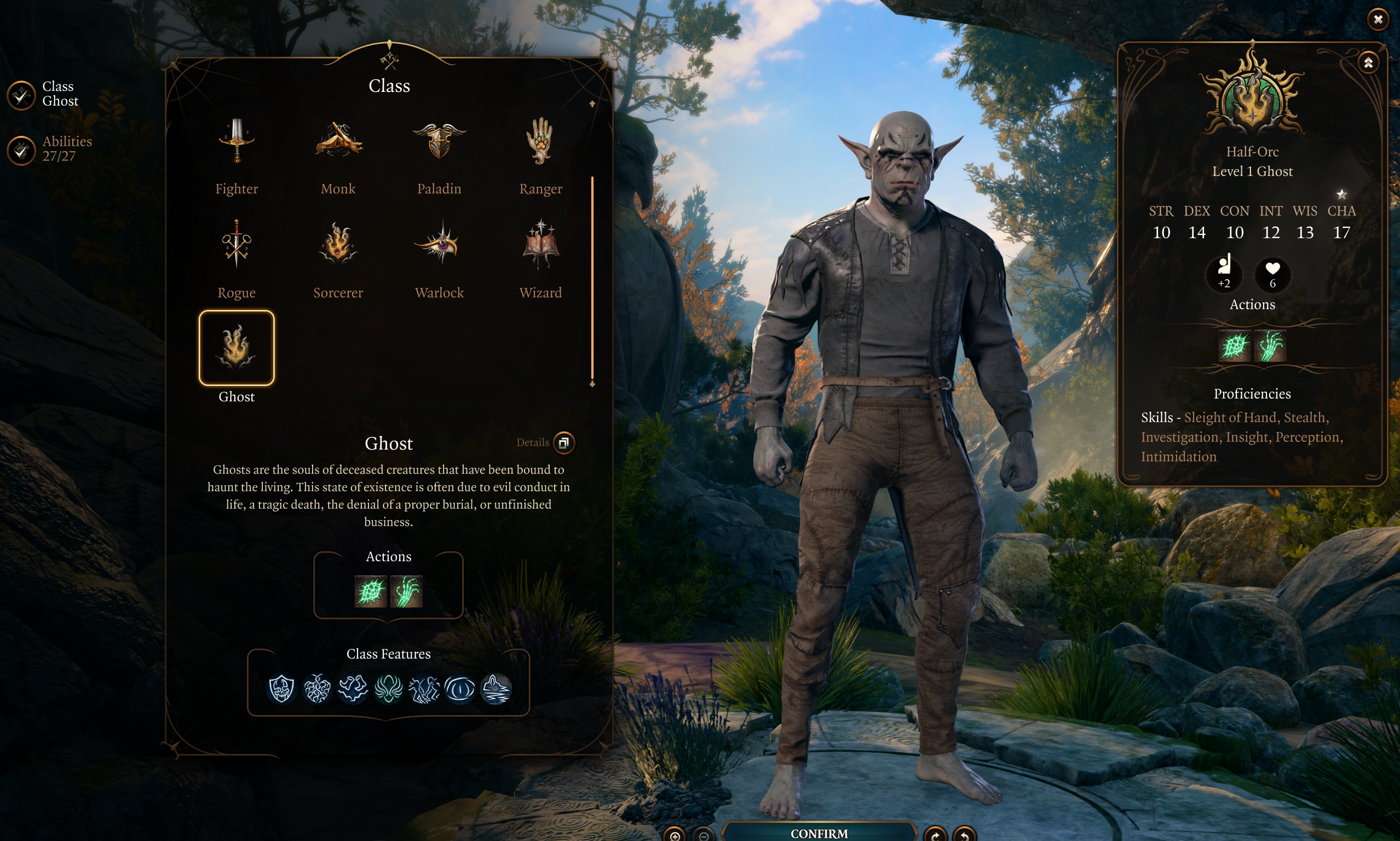Viewport: 1400px width, 841px height.
Task: Open the Ghost class Details
Action: pyautogui.click(x=563, y=442)
